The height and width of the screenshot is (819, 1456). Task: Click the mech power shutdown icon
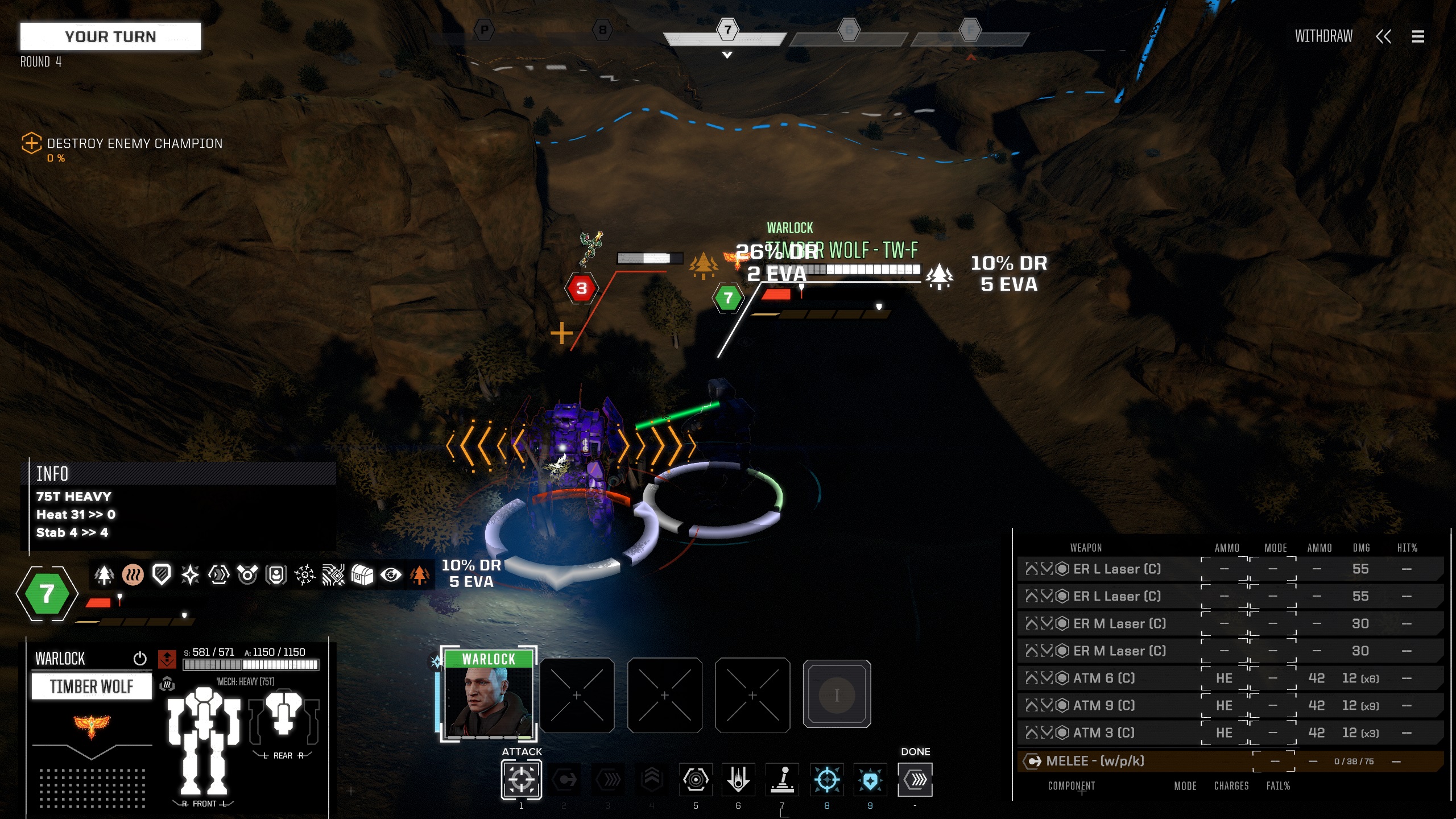tap(140, 659)
